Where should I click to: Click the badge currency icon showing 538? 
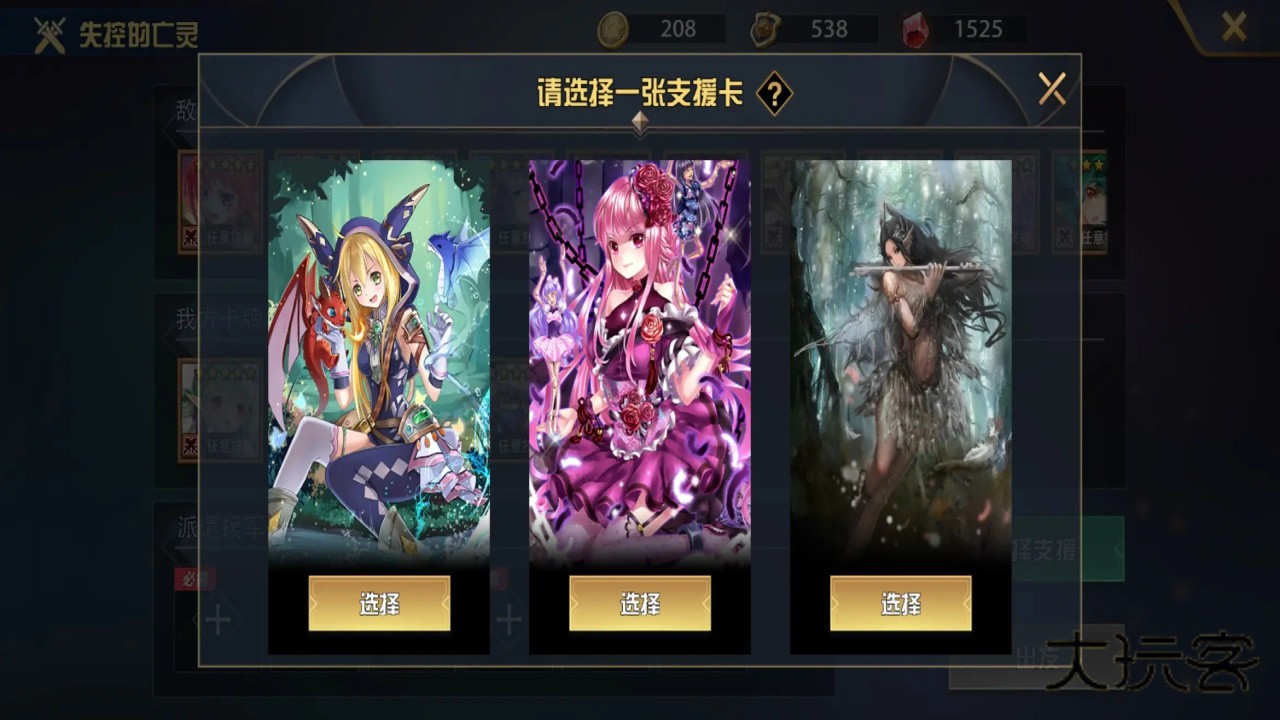(x=764, y=30)
